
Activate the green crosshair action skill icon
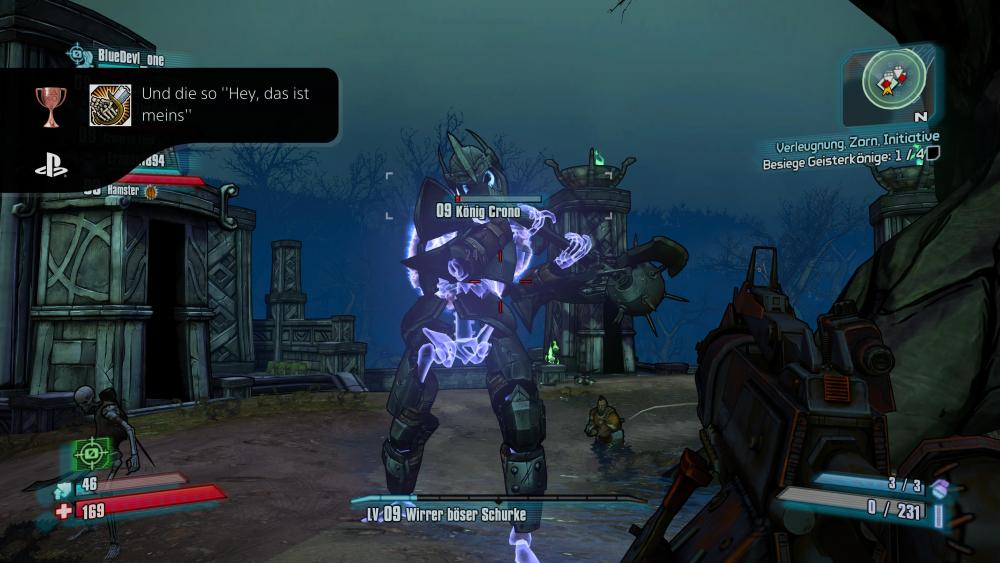[92, 453]
